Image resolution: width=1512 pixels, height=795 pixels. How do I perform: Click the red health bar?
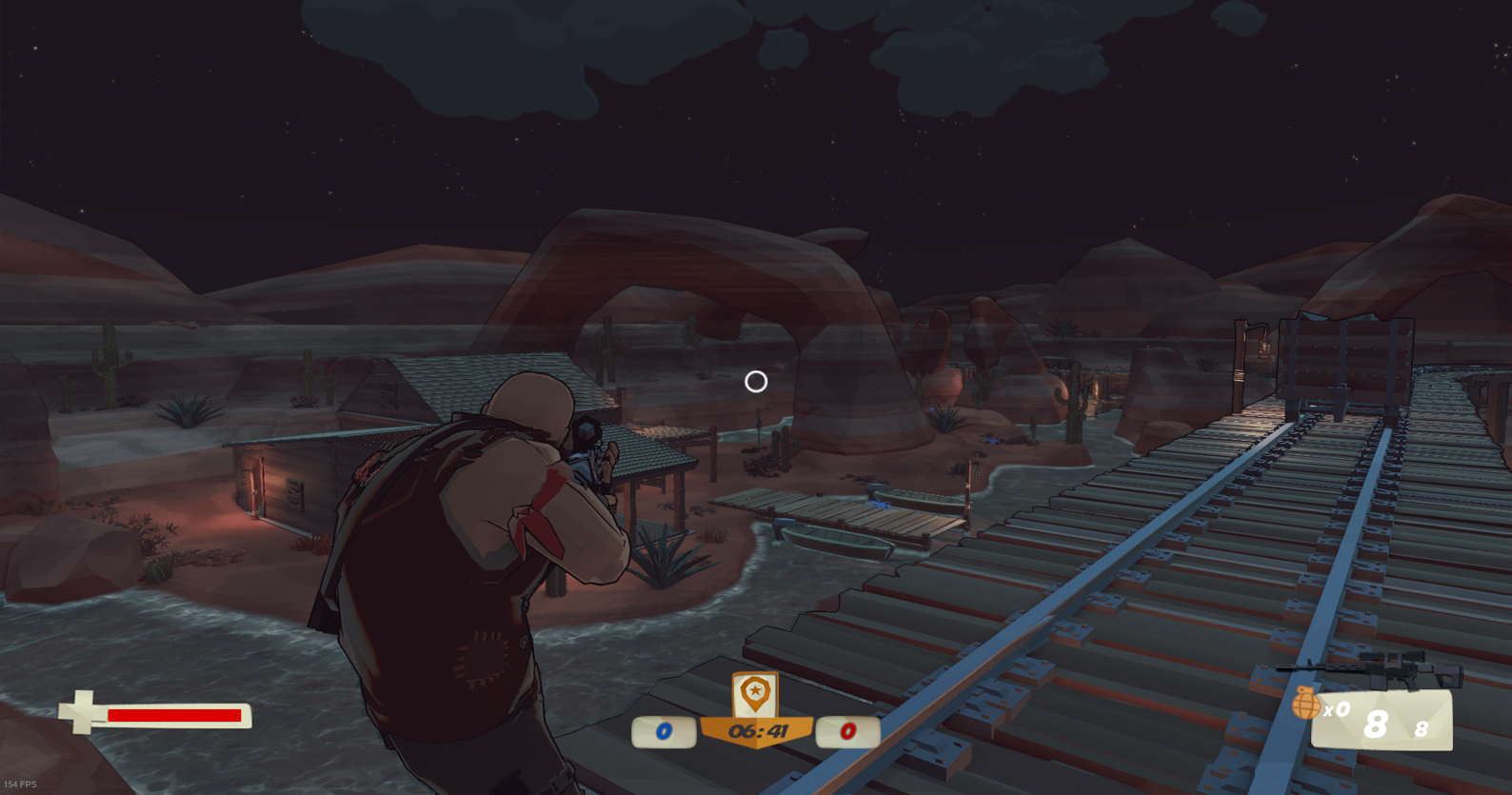[x=176, y=714]
